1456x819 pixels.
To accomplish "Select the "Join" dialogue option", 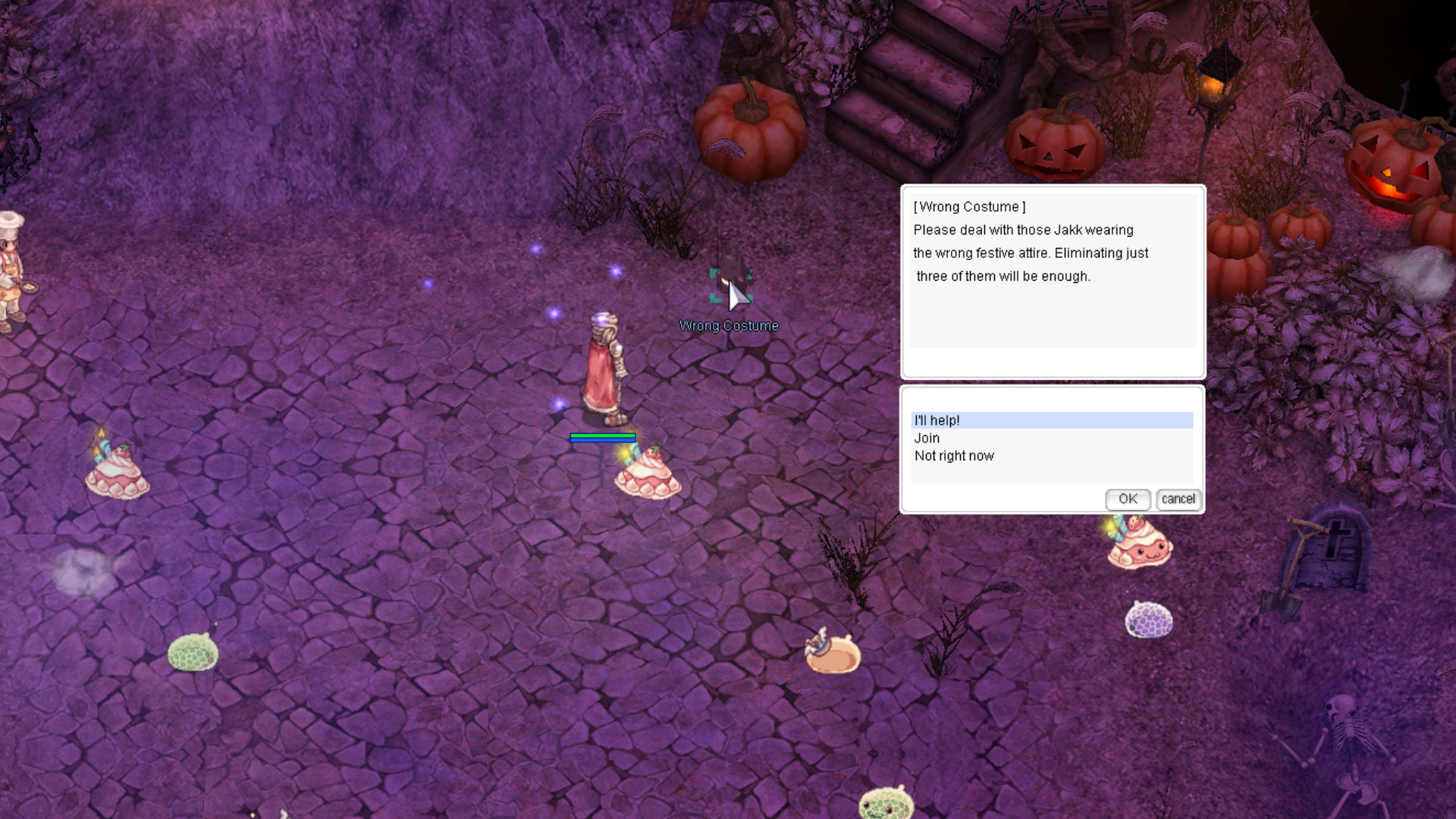I will [927, 438].
